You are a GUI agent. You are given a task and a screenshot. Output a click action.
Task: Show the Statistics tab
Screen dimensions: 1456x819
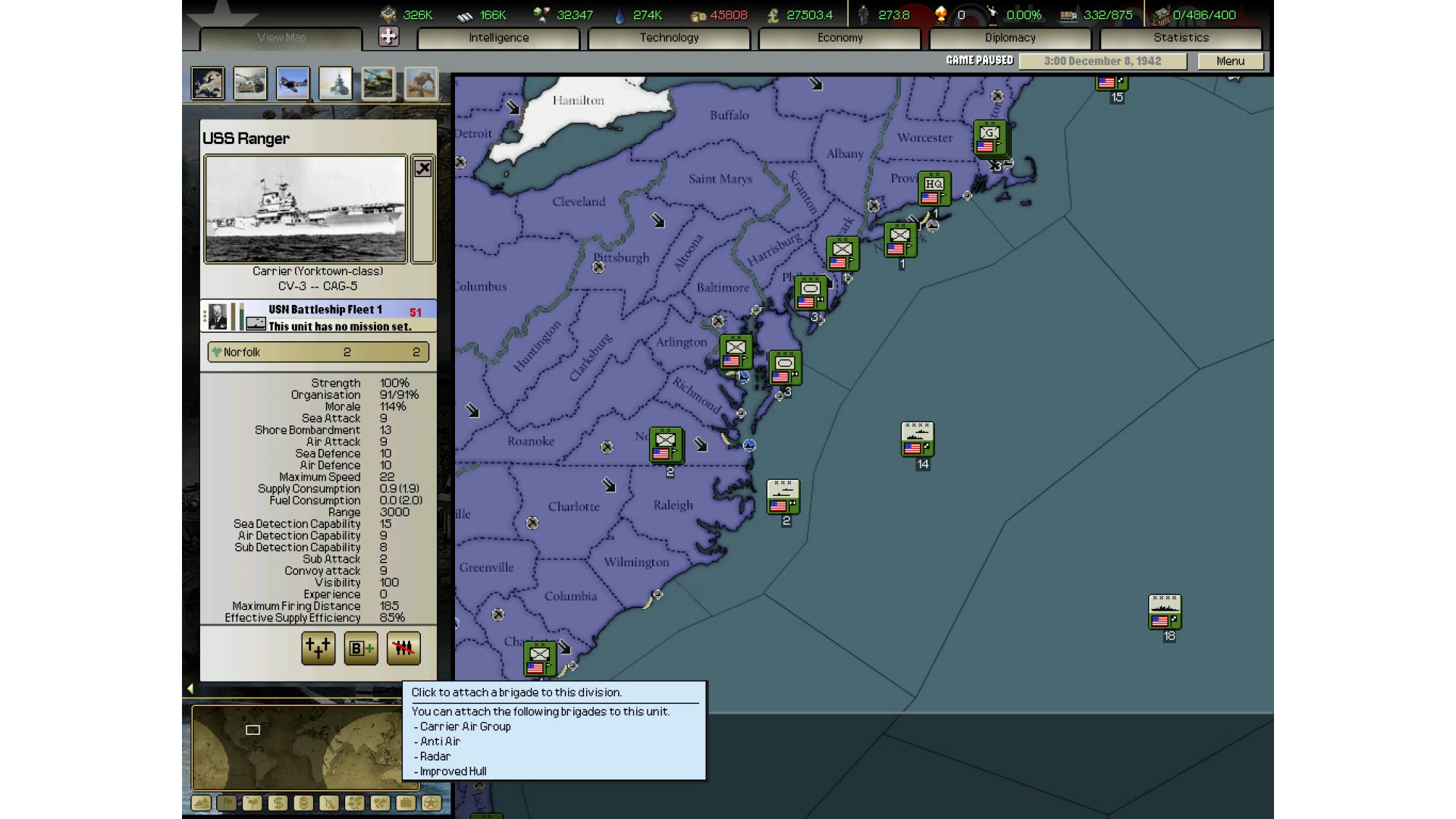tap(1181, 38)
